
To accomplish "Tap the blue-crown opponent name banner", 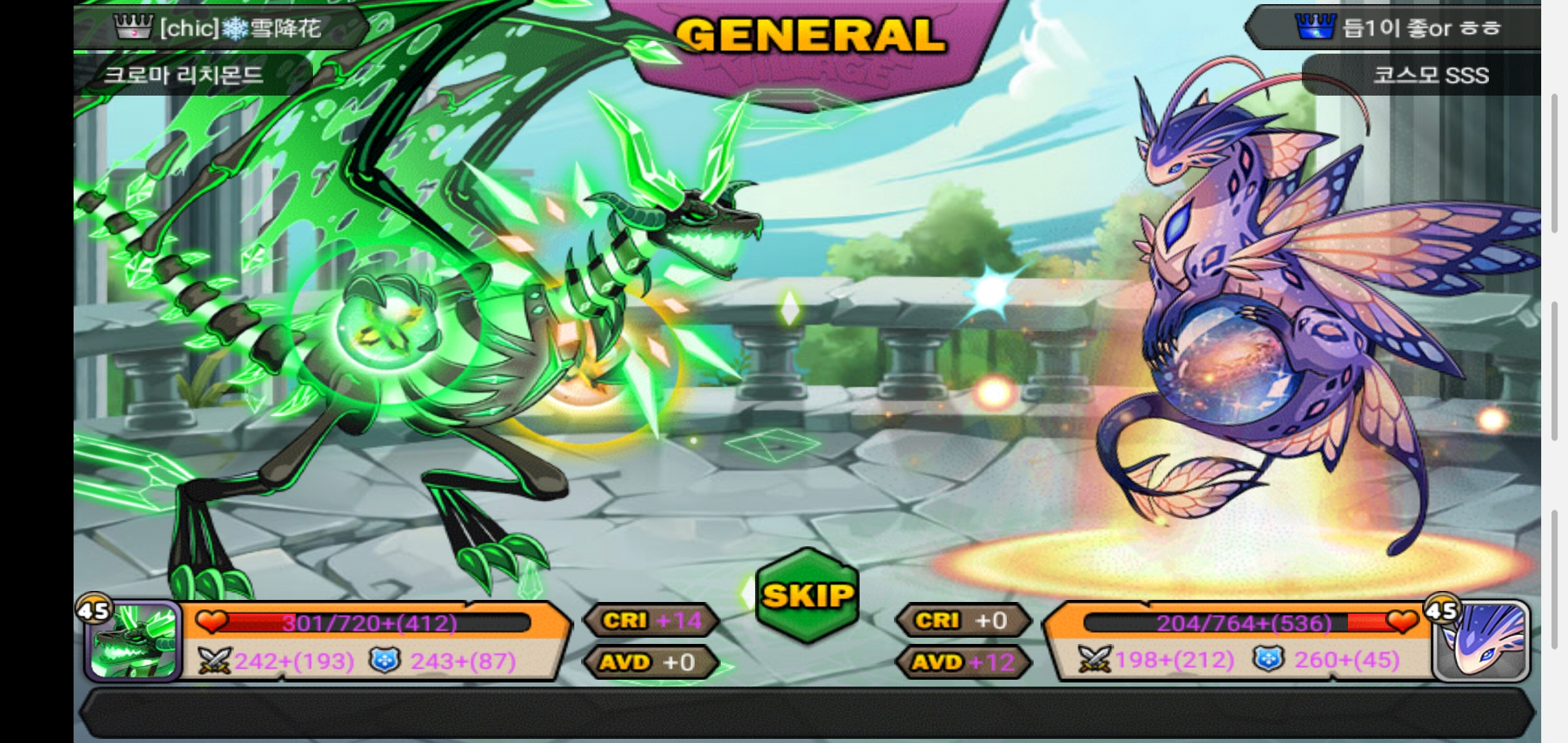I will coord(1396,28).
